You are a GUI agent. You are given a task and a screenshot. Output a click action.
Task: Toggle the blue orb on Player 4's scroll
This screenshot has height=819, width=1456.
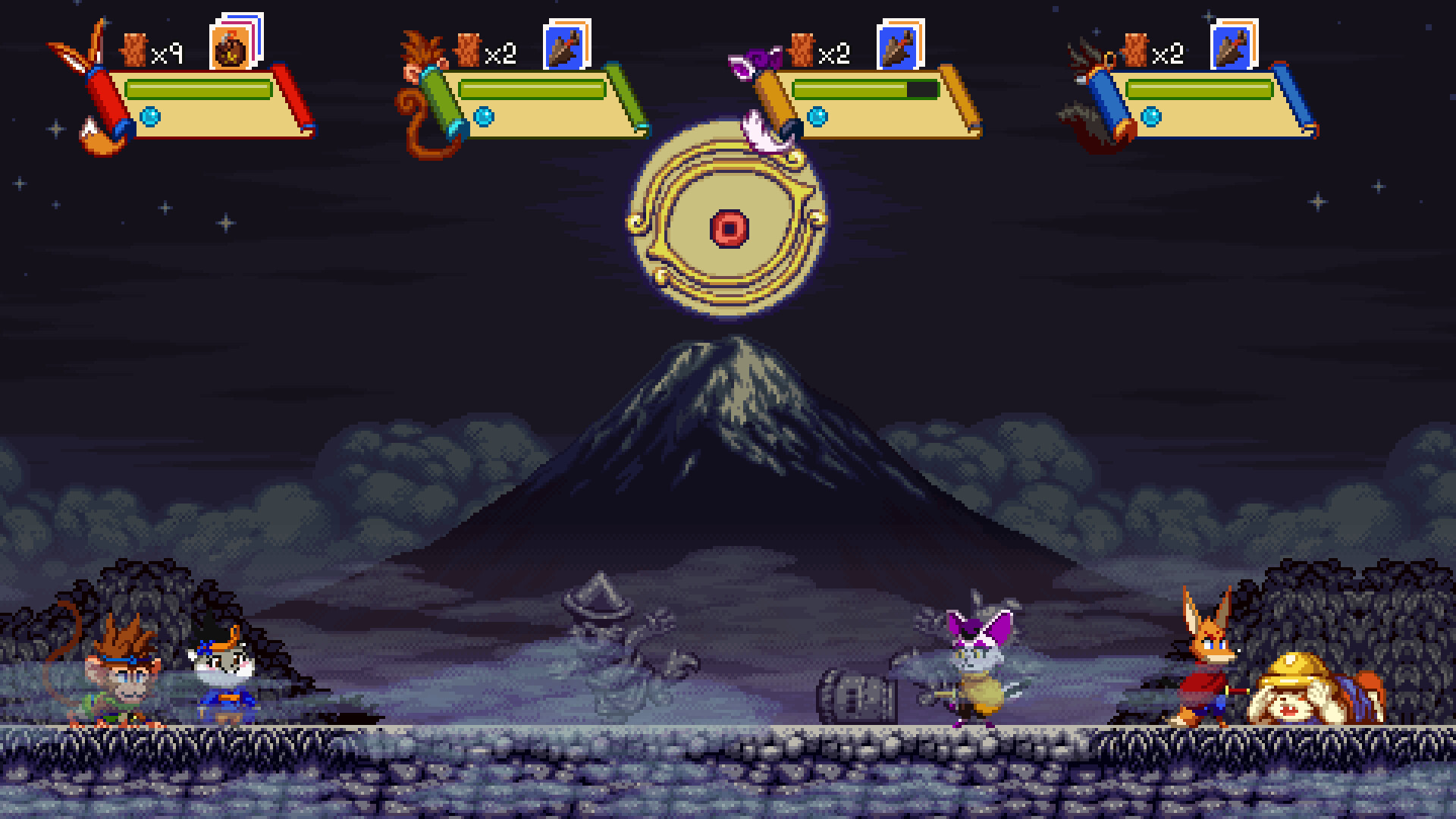[x=1150, y=118]
